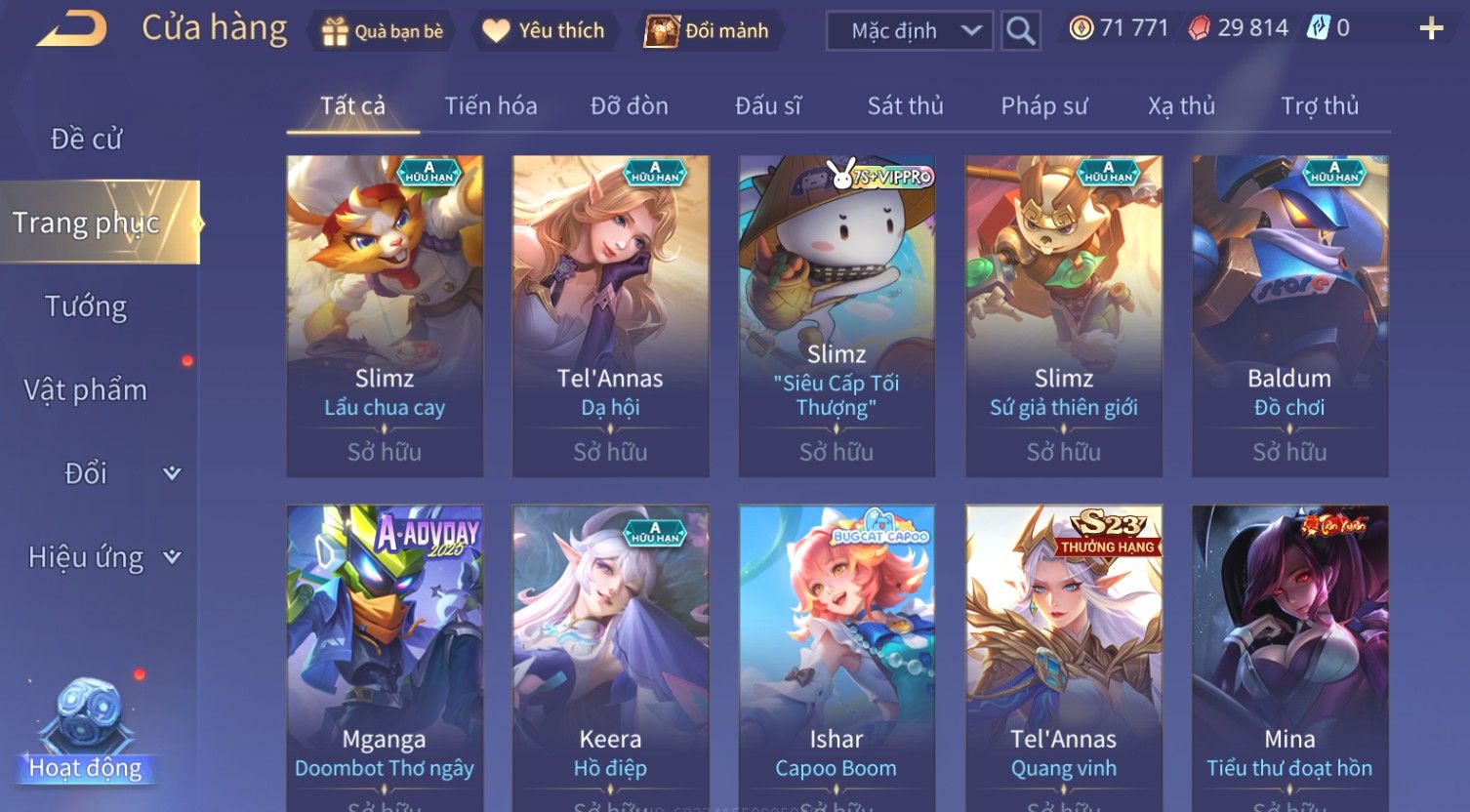The height and width of the screenshot is (812, 1470).
Task: Select the Slimz Lẩu chua cay skin card
Action: click(385, 315)
